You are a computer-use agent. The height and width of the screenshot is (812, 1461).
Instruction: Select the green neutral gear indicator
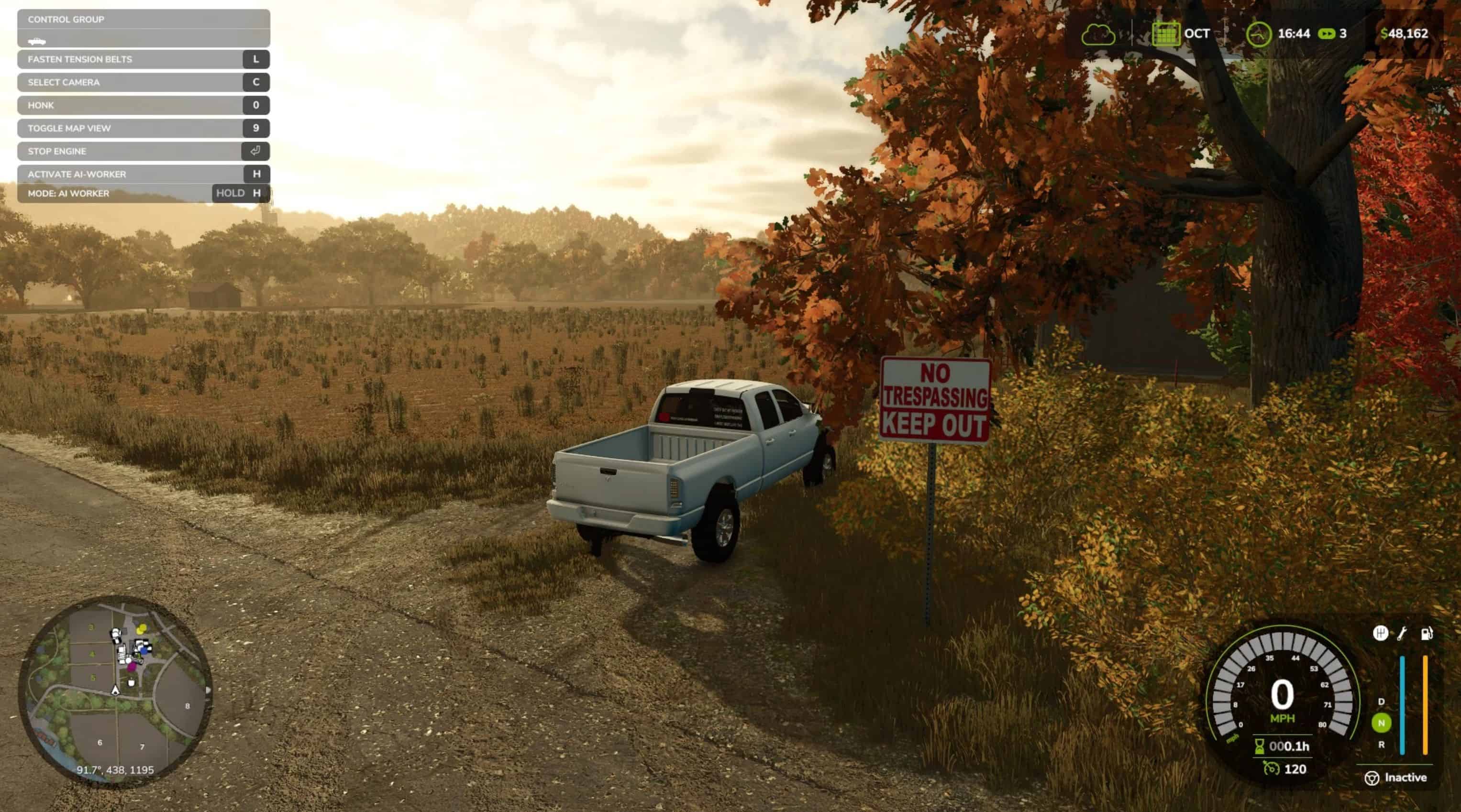pos(1381,723)
